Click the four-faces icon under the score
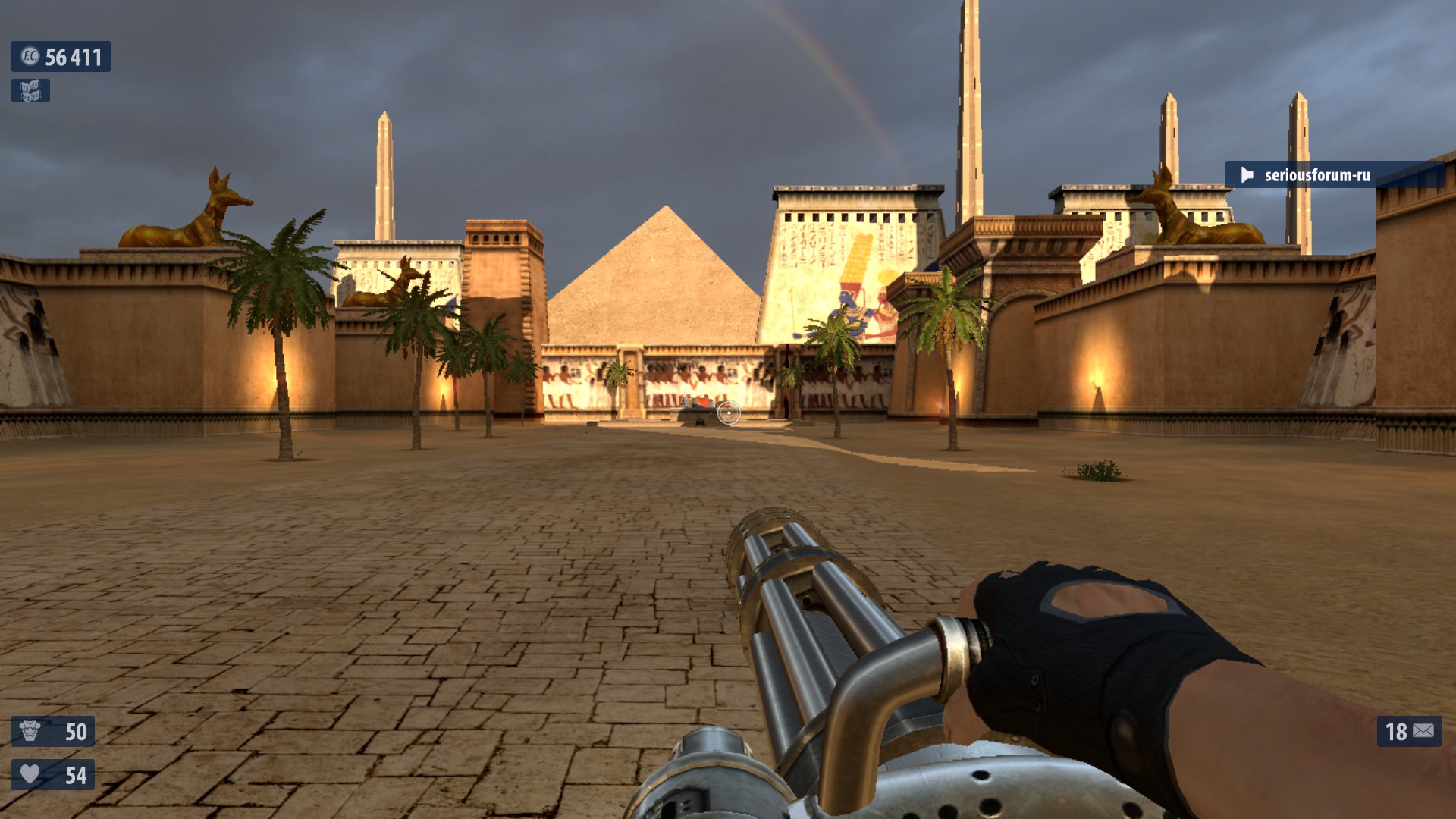This screenshot has height=819, width=1456. [30, 91]
